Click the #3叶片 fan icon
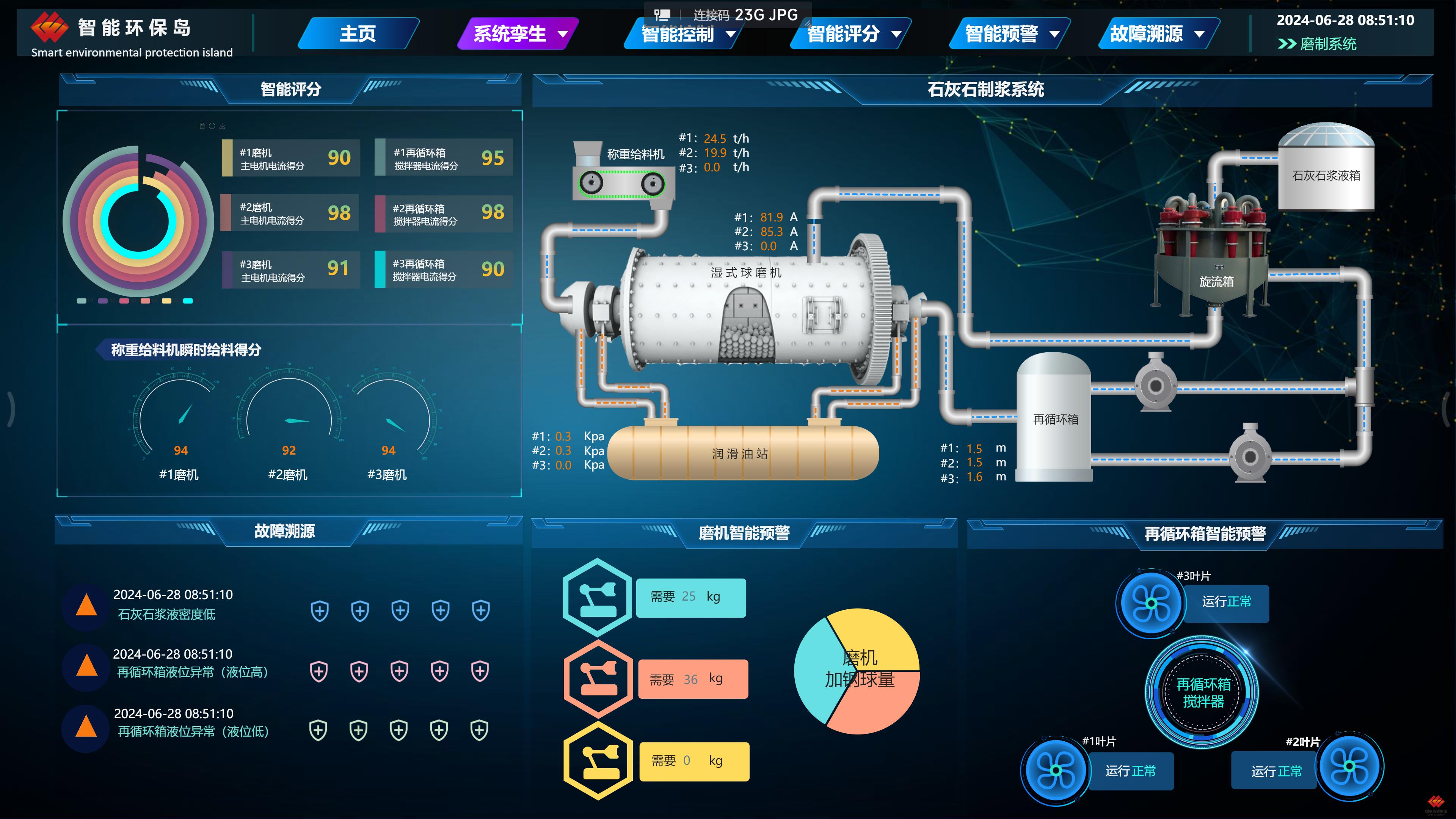The image size is (1456, 819). point(1151,603)
